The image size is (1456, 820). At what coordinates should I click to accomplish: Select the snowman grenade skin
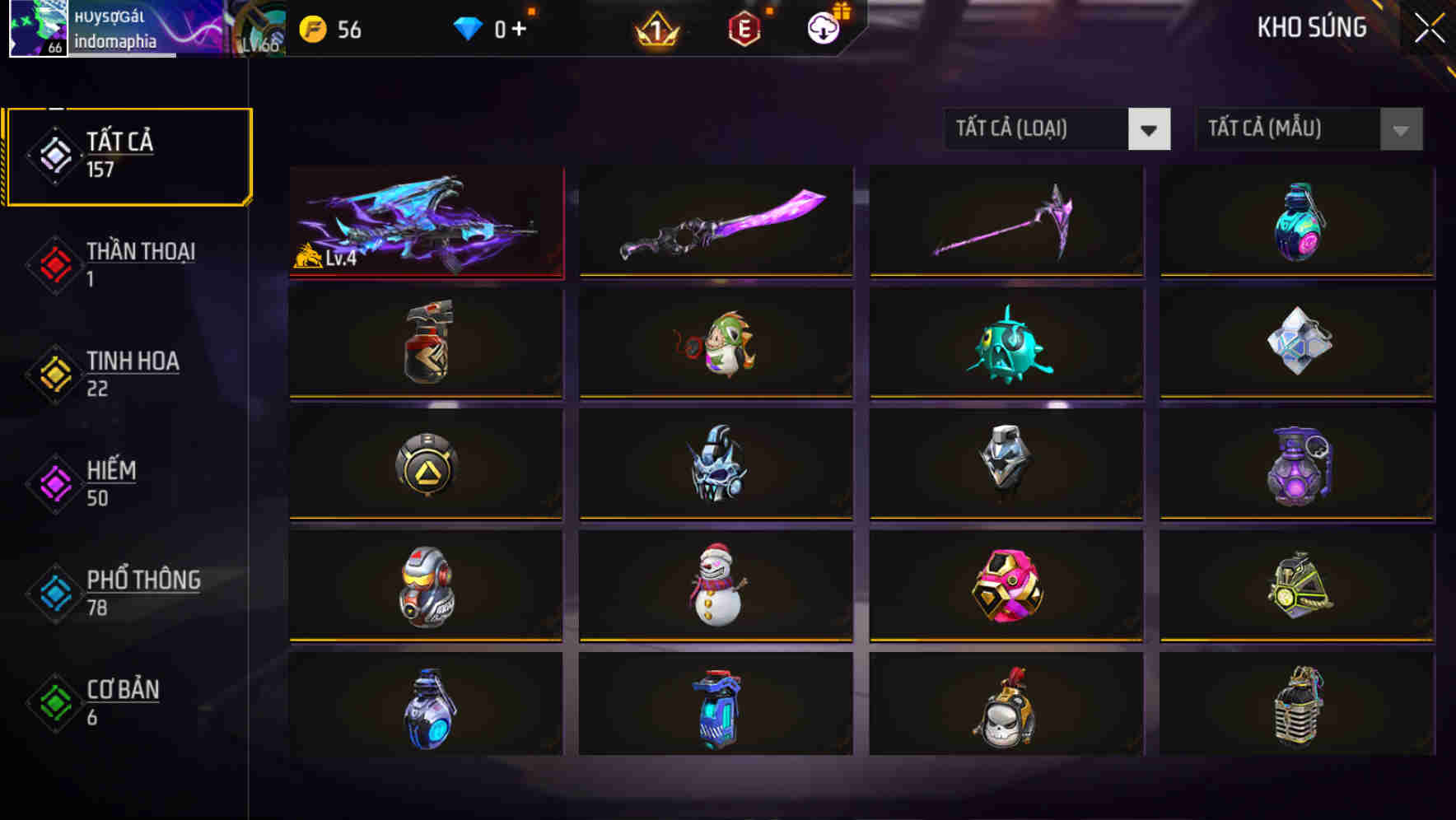pyautogui.click(x=716, y=586)
